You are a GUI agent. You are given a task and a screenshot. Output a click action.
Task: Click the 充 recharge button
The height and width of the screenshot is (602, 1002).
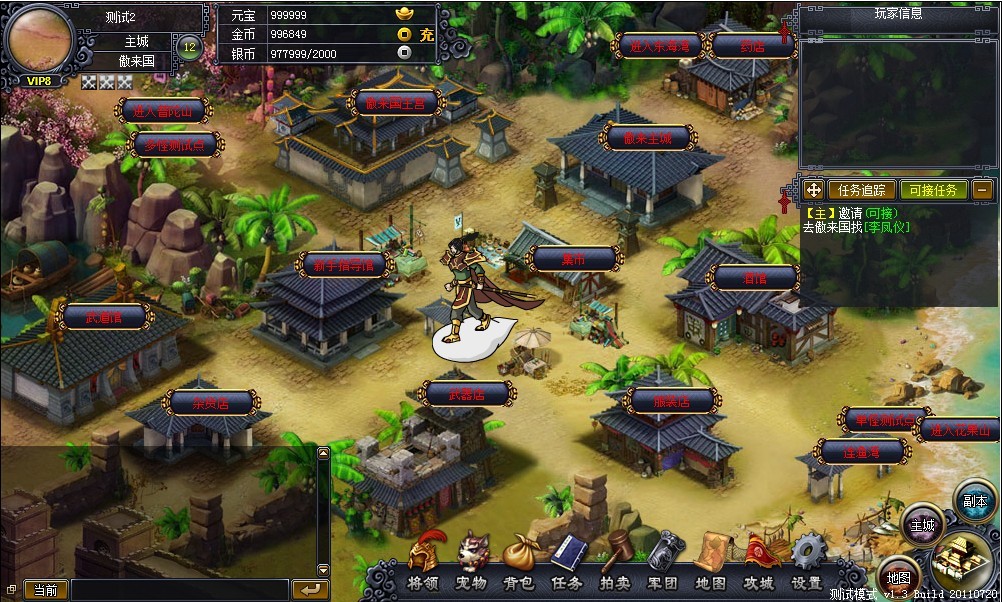426,34
